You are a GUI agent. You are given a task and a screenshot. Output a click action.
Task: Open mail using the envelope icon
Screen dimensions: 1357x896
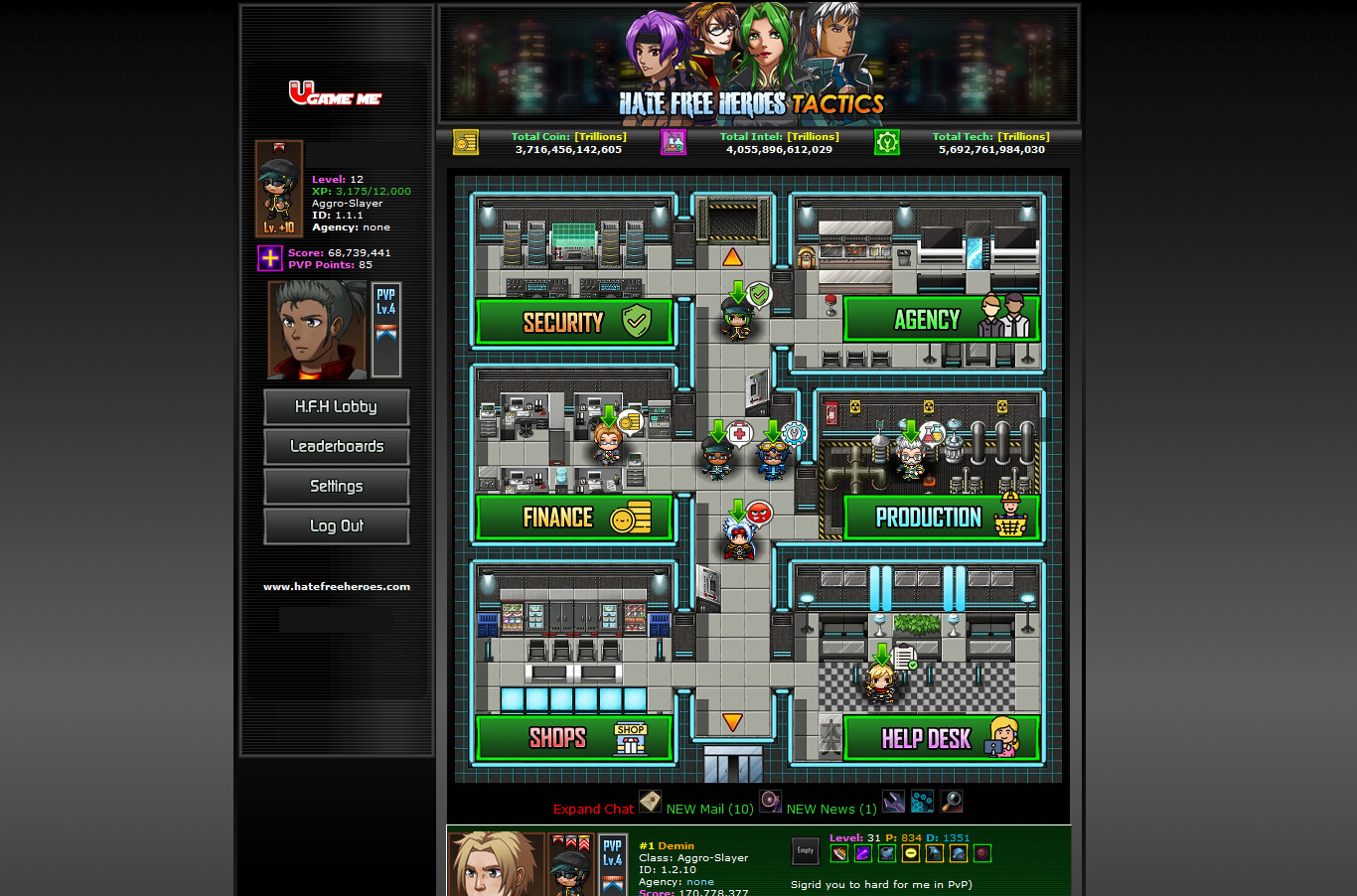[650, 801]
